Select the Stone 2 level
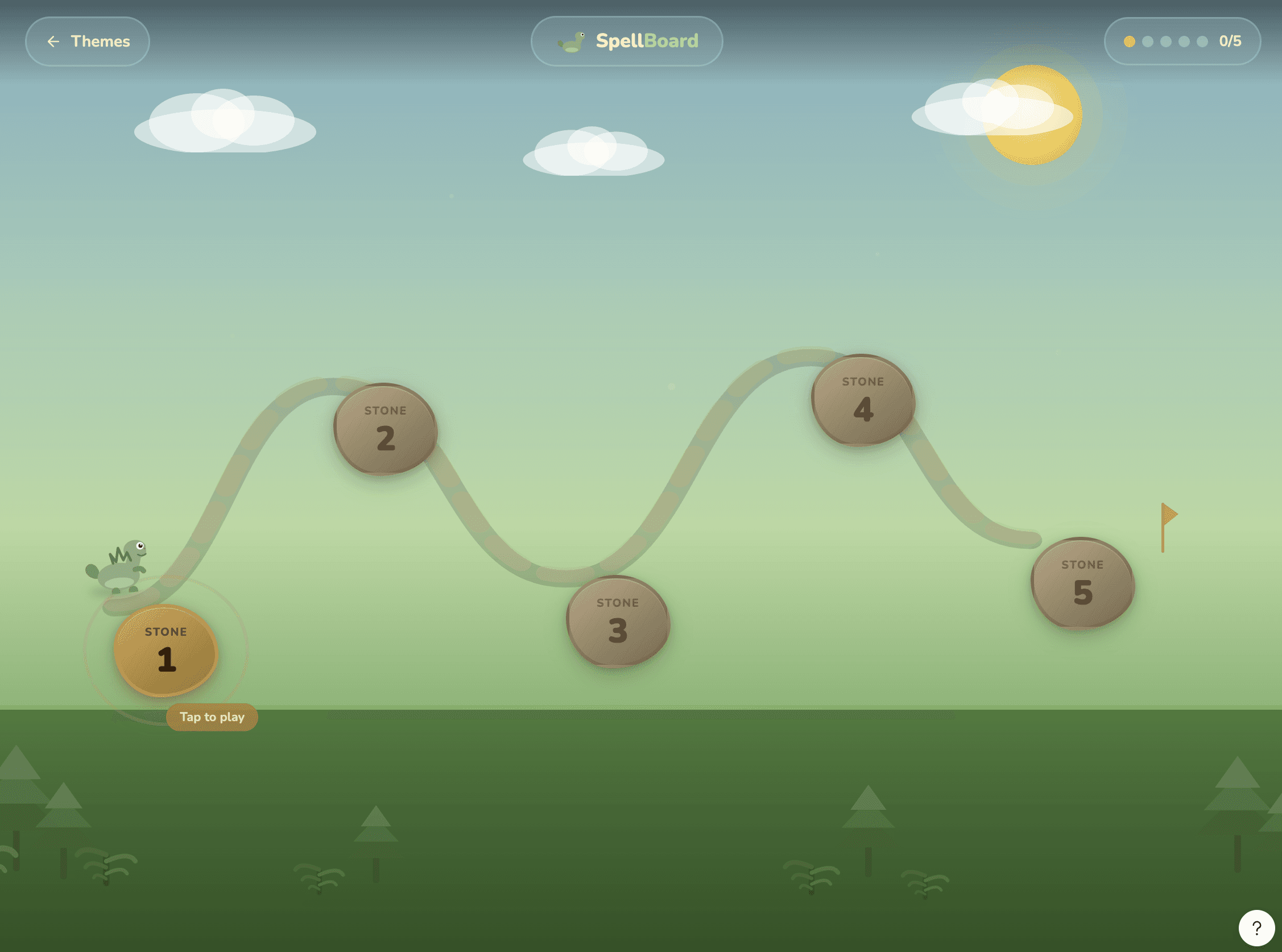The width and height of the screenshot is (1282, 952). pos(386,429)
